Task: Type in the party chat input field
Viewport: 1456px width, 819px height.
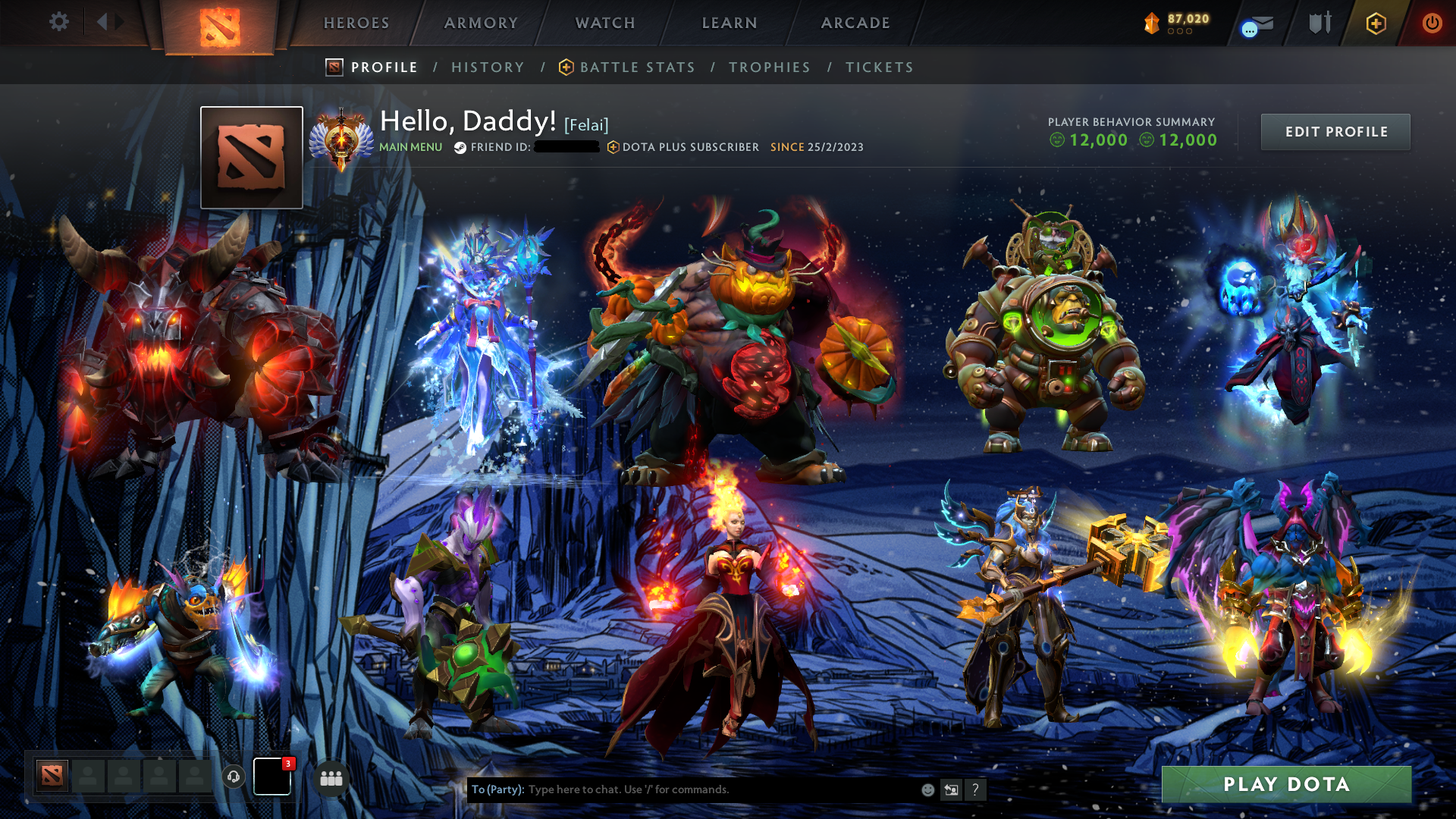Action: [682, 789]
